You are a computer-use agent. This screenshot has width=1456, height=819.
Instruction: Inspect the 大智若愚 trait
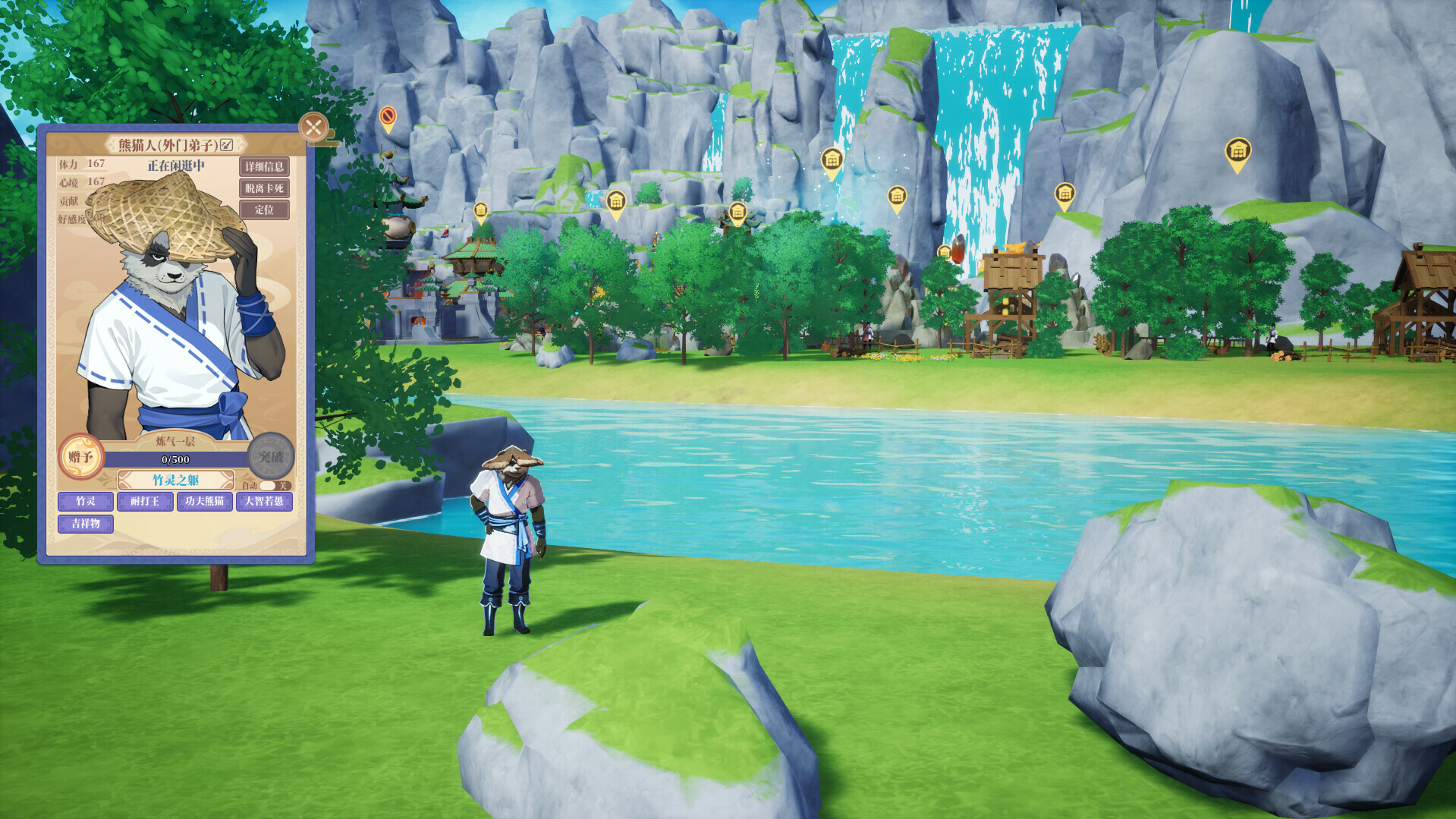[264, 501]
